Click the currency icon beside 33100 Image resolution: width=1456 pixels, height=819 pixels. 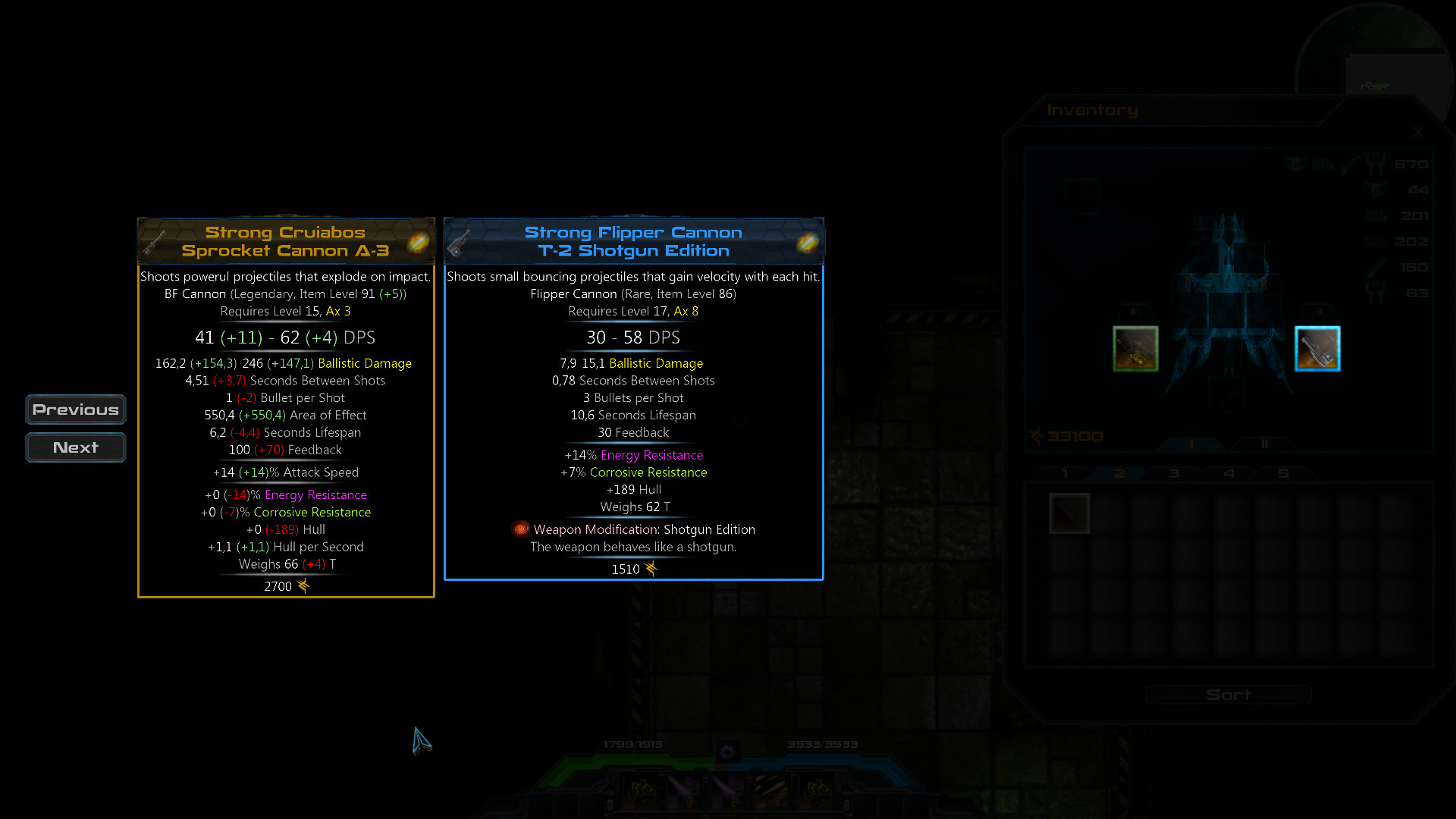(1035, 435)
